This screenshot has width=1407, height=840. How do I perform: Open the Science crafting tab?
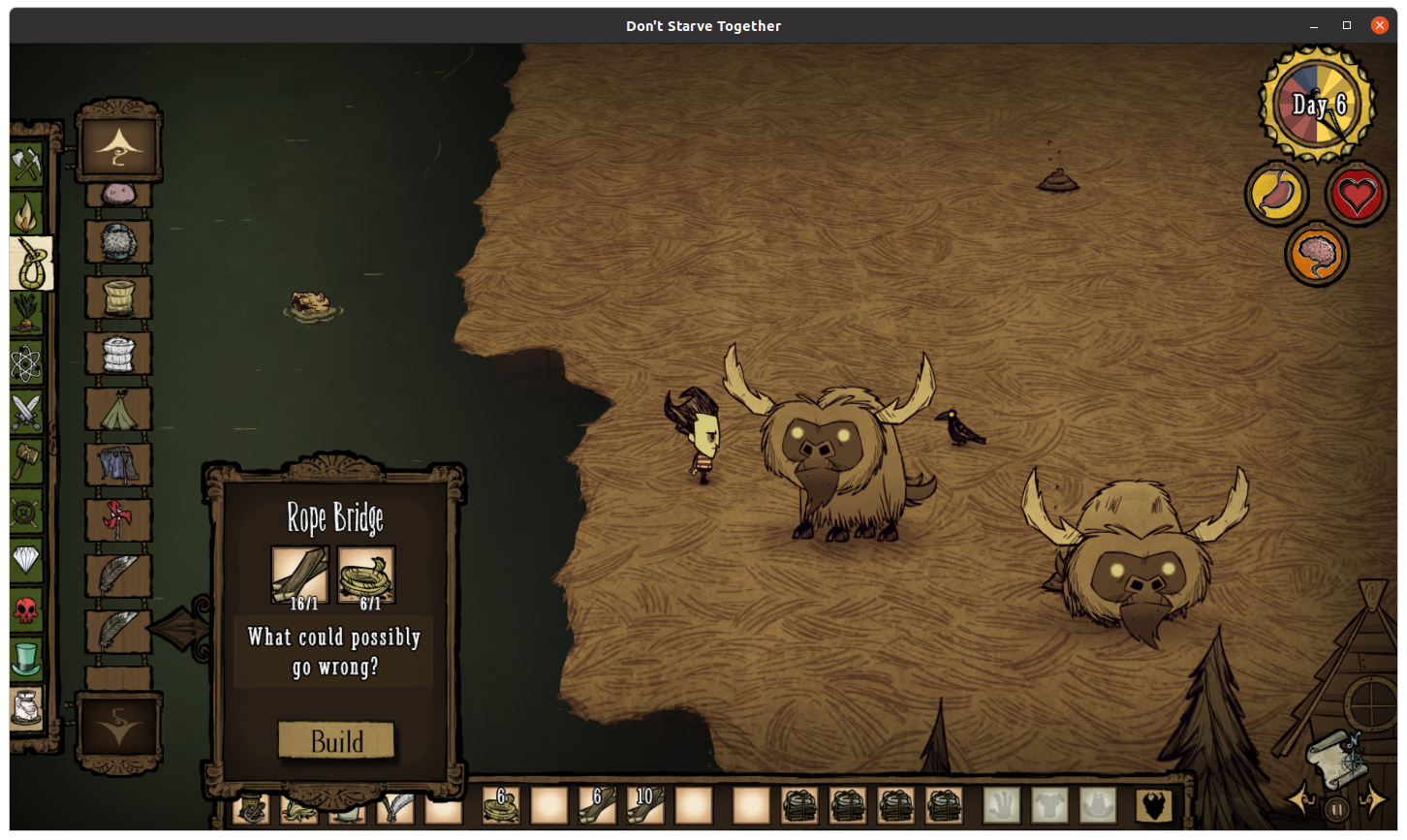[26, 363]
